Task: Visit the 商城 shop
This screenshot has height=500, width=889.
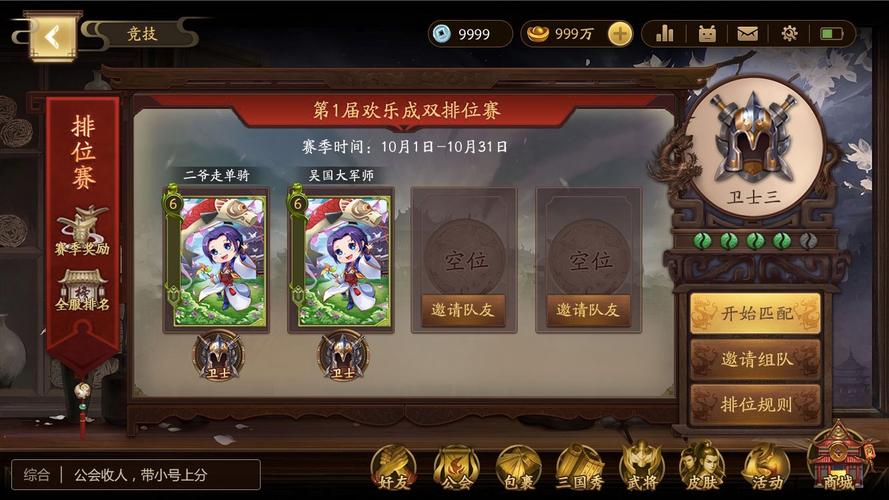Action: 837,460
